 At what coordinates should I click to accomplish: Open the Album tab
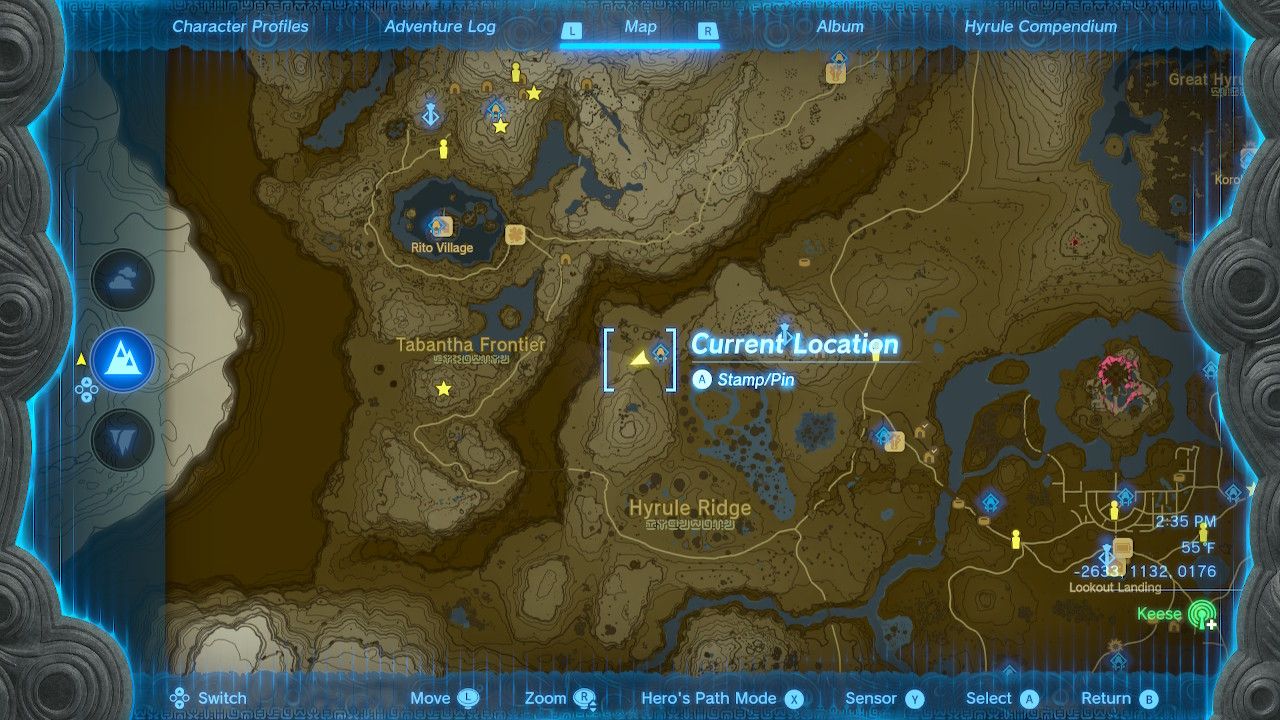pyautogui.click(x=840, y=27)
